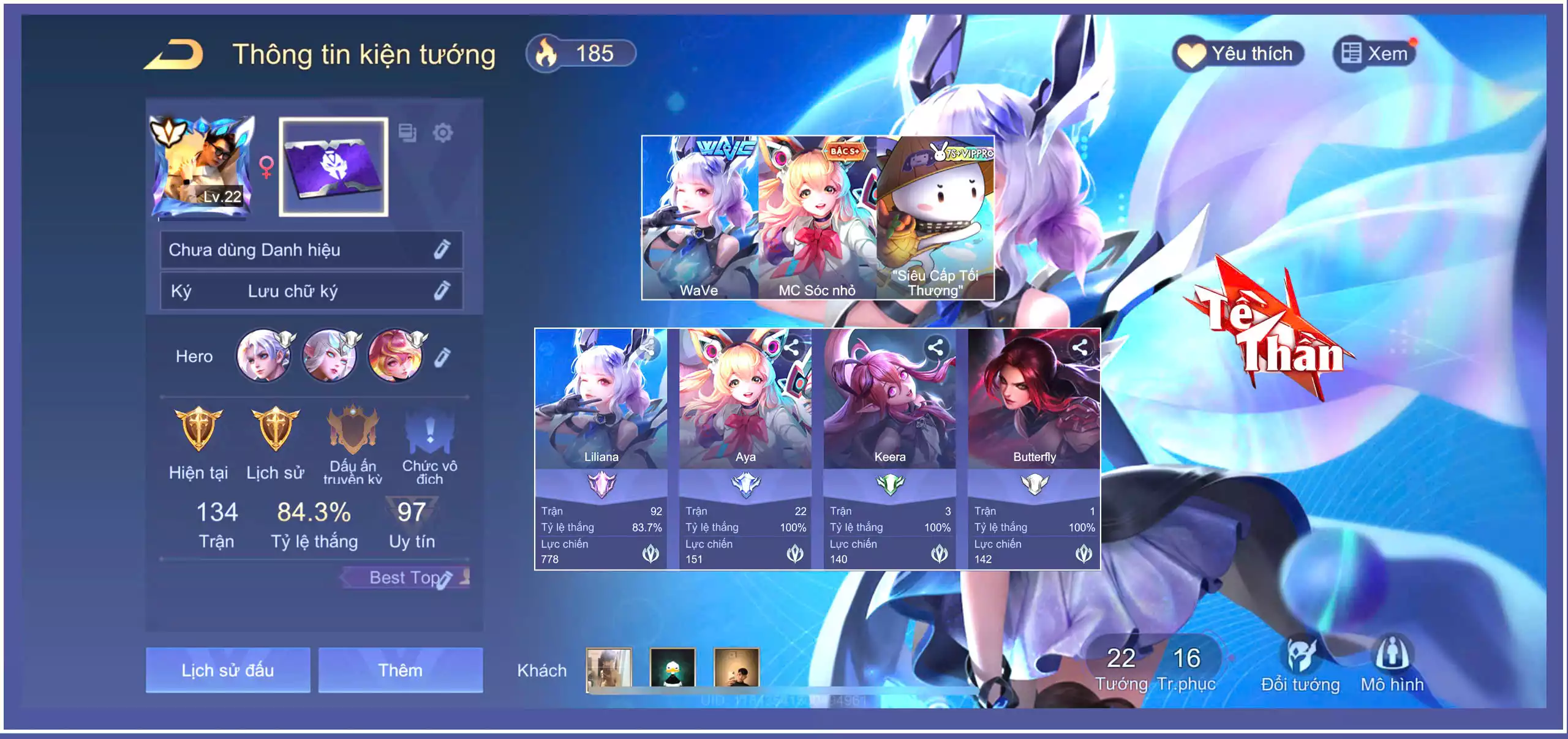Click the Thêm button
This screenshot has width=1568, height=739.
click(400, 670)
